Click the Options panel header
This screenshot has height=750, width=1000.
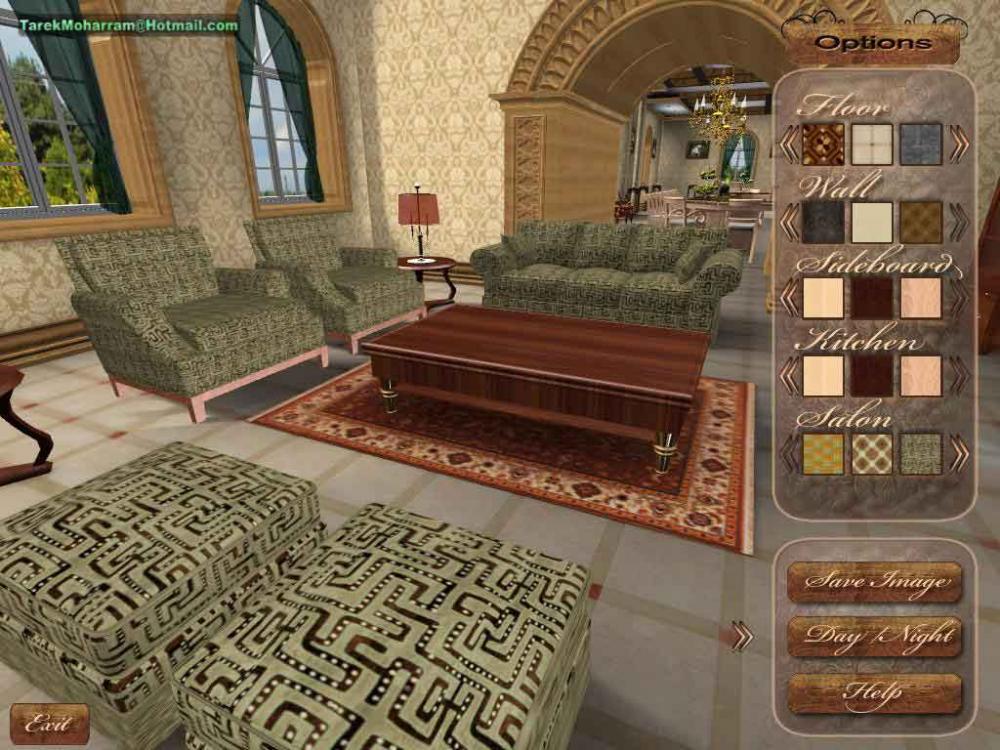(873, 43)
